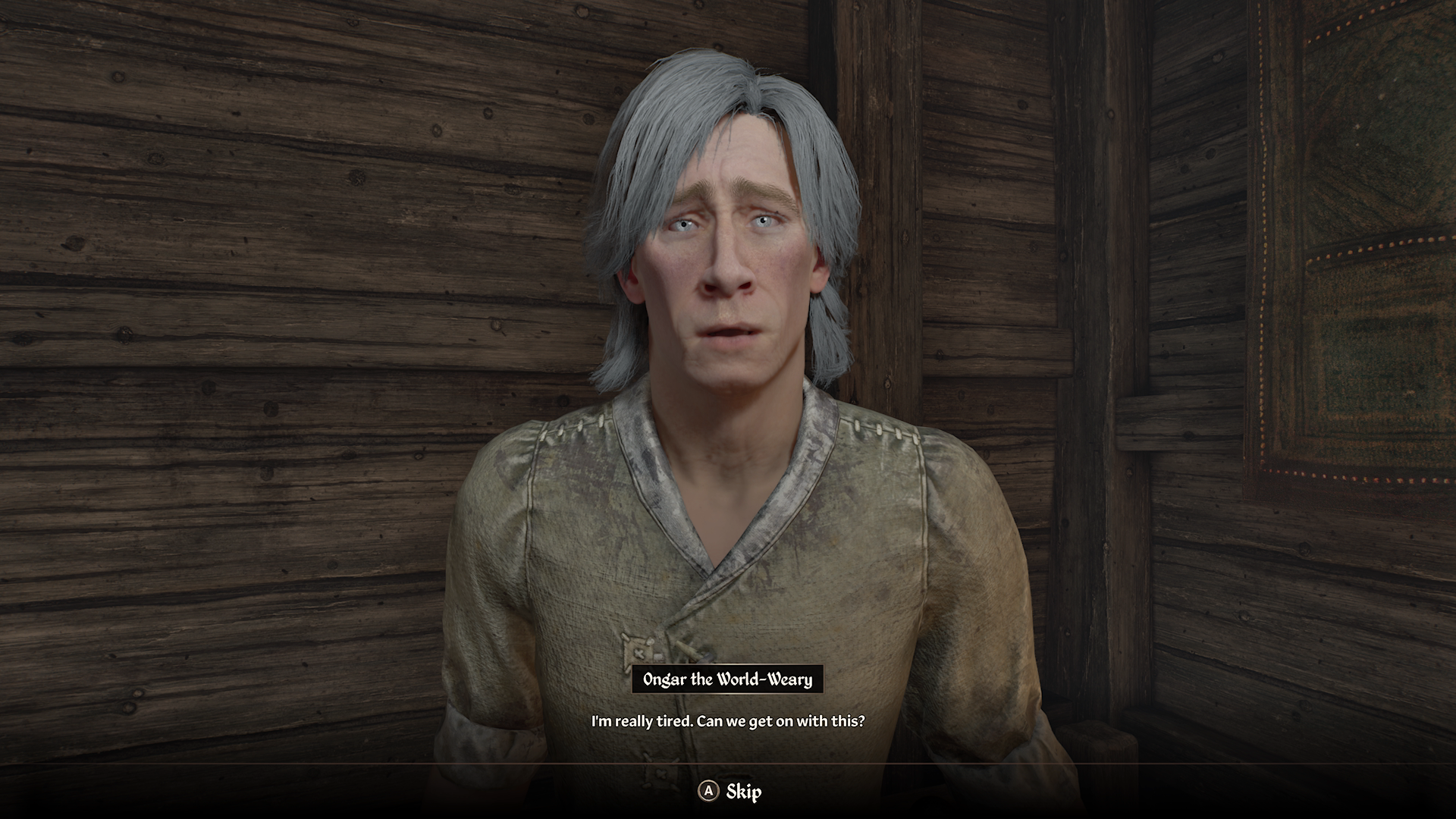Click the subtitle text line

coord(728,722)
